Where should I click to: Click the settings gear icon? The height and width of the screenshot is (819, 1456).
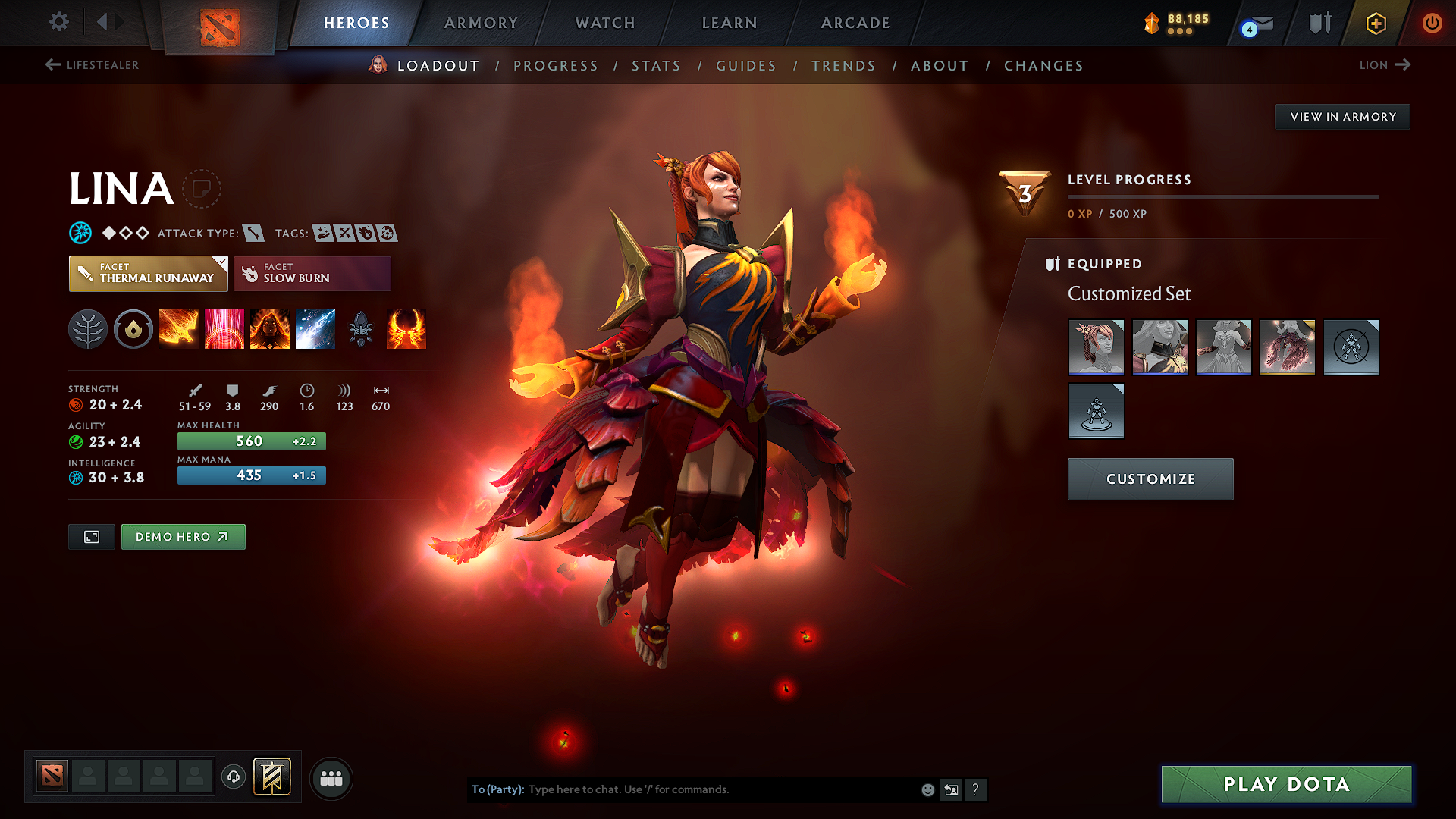58,22
